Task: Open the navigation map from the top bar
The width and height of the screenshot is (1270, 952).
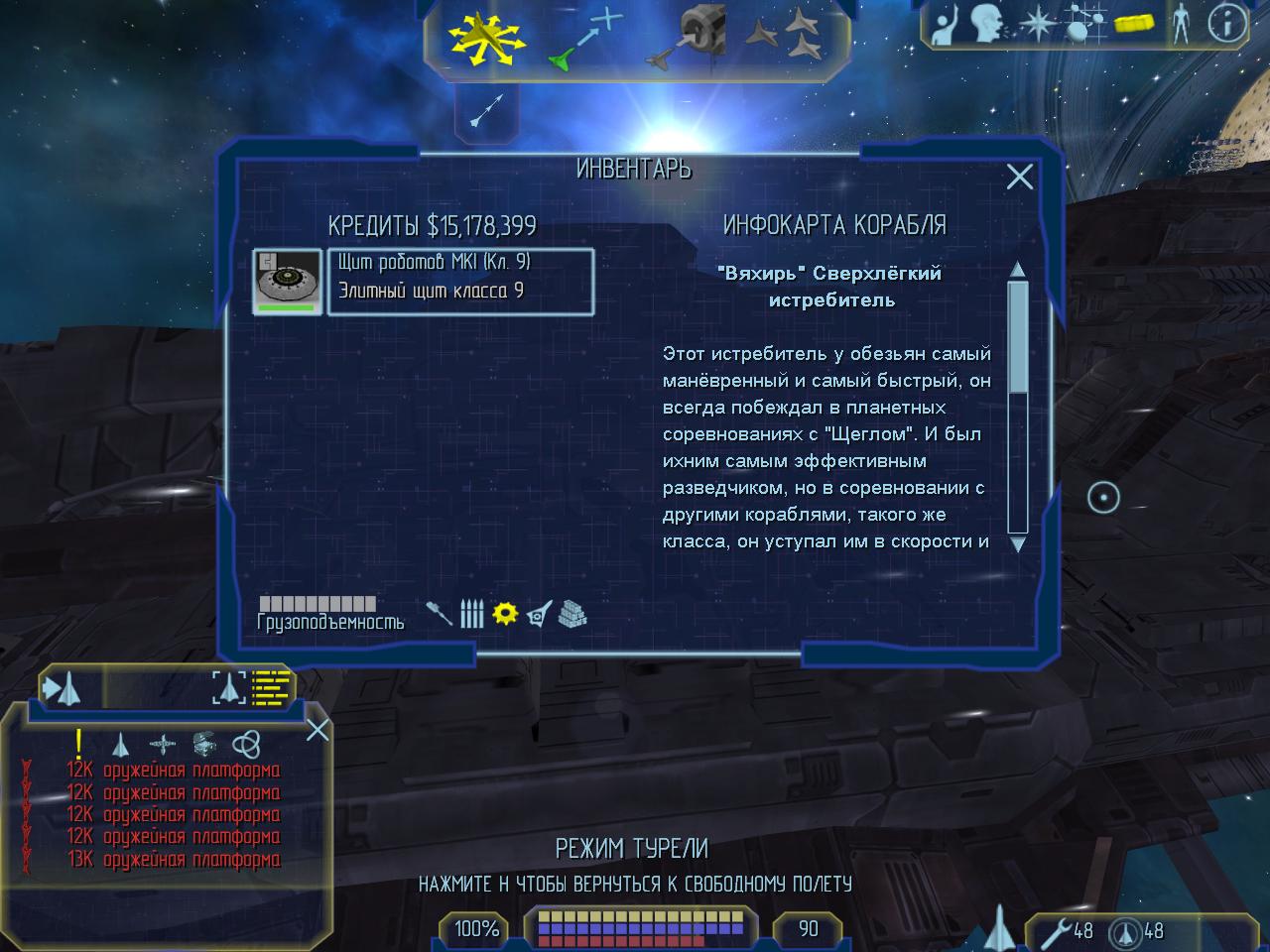Action: (1084, 25)
